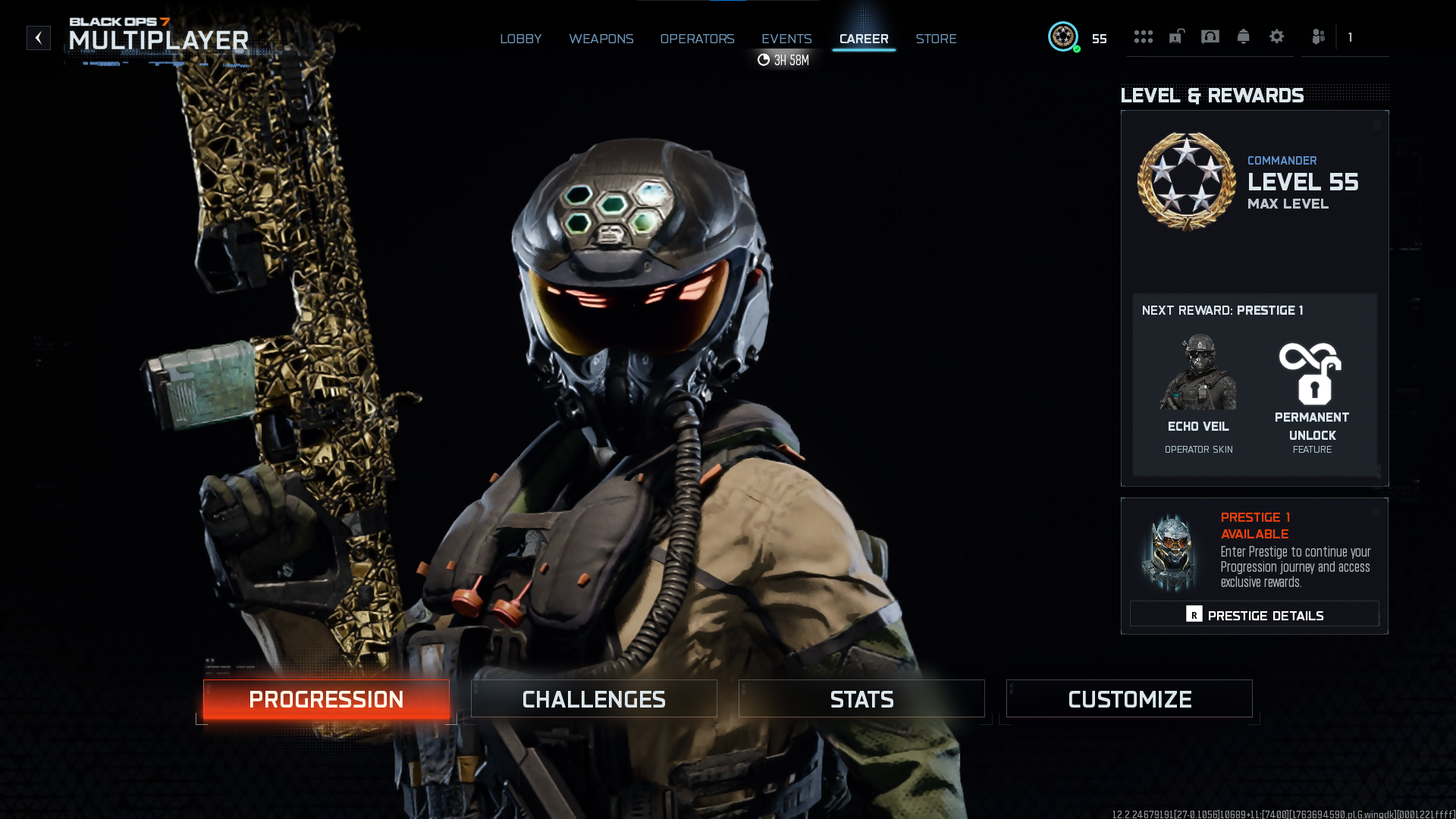This screenshot has width=1456, height=819.
Task: Show notifications via the bell icon
Action: (x=1244, y=36)
